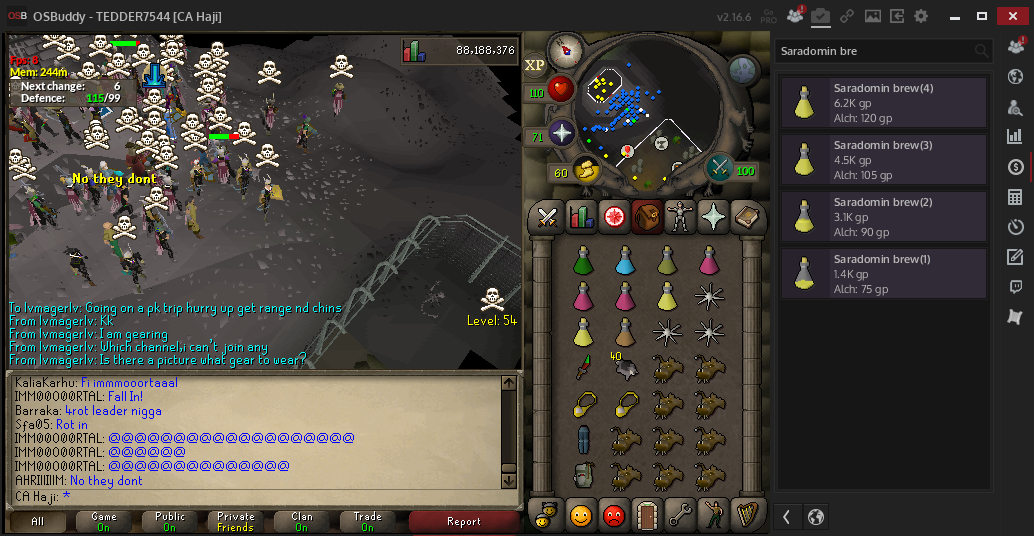The image size is (1034, 536).
Task: Activate the quick-prayers orb
Action: [560, 133]
